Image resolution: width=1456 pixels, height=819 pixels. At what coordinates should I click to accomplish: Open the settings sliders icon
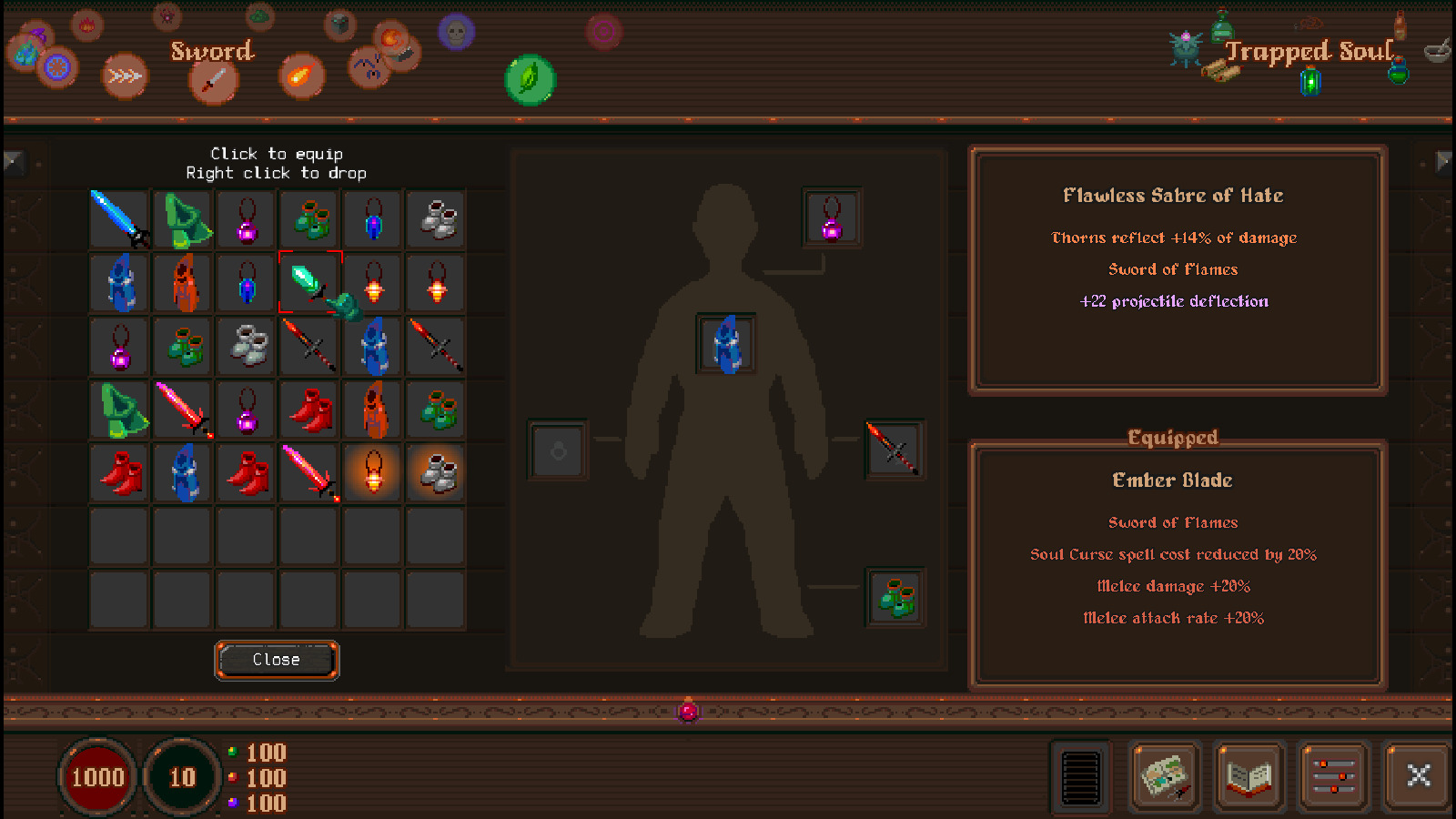[1333, 778]
